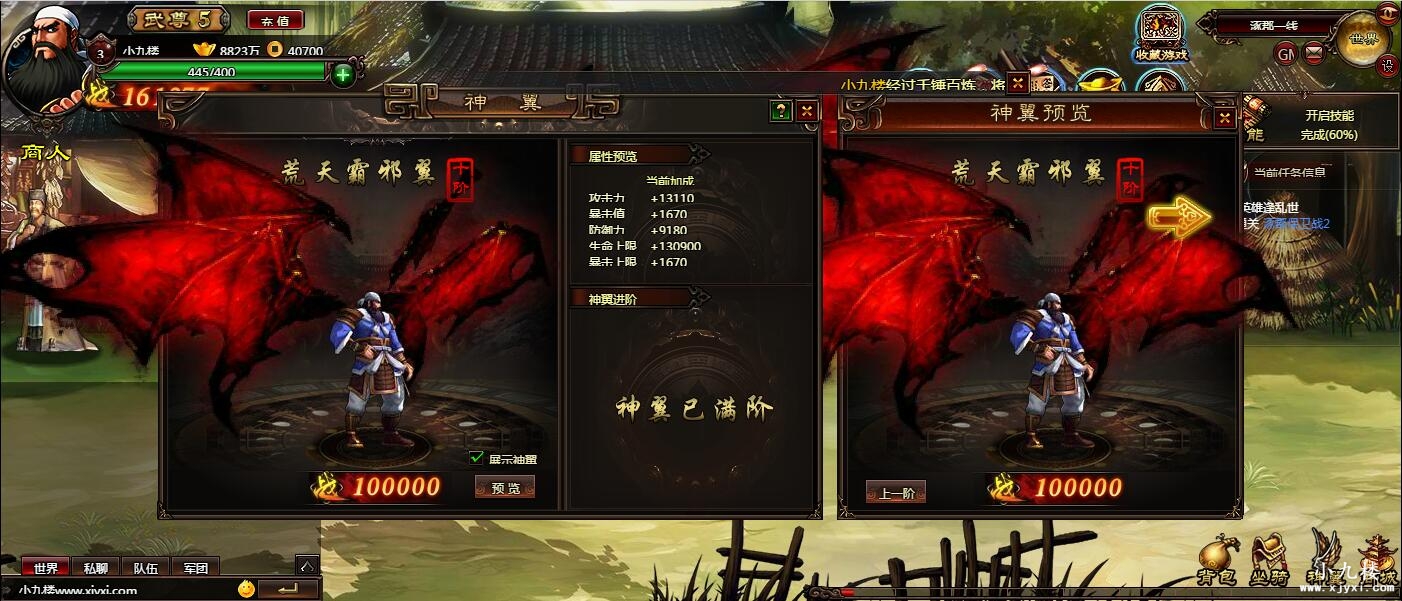
Task: Open the 坐骑 mount saddle icon
Action: point(1269,560)
